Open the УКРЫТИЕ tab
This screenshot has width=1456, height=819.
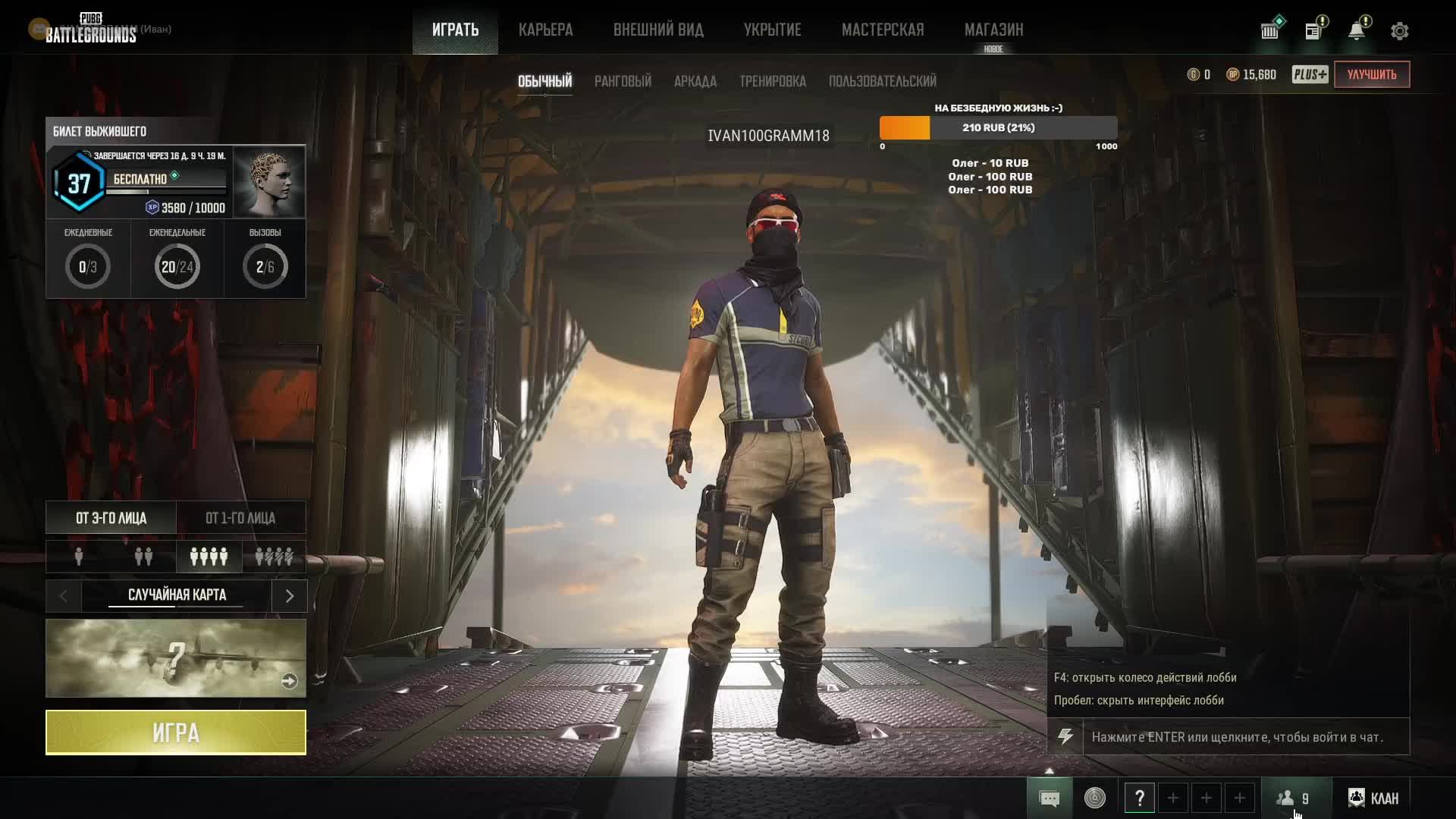click(x=772, y=30)
